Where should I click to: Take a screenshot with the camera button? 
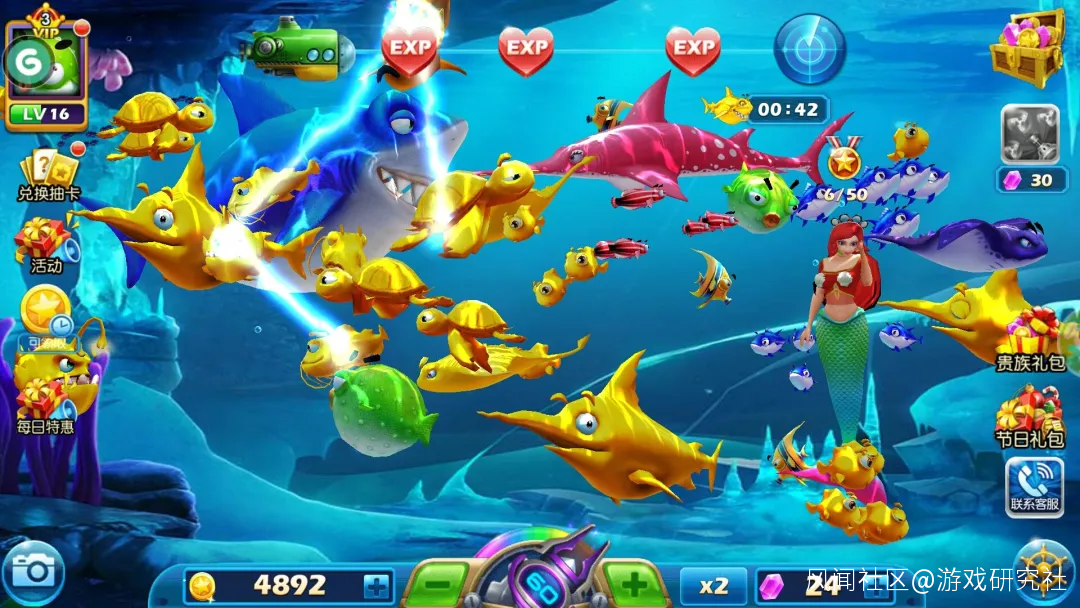click(33, 571)
